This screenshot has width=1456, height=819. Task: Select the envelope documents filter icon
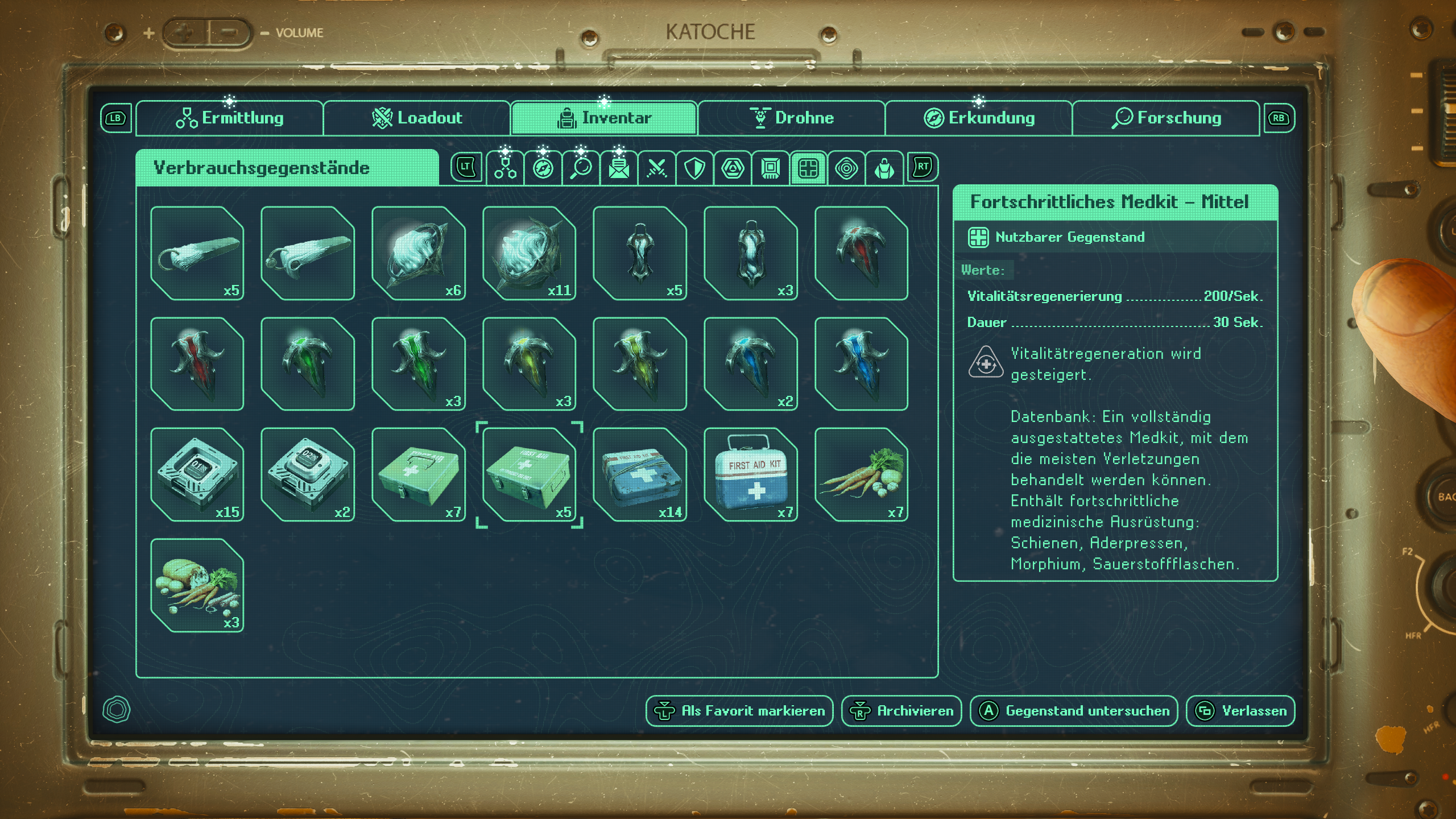[618, 167]
